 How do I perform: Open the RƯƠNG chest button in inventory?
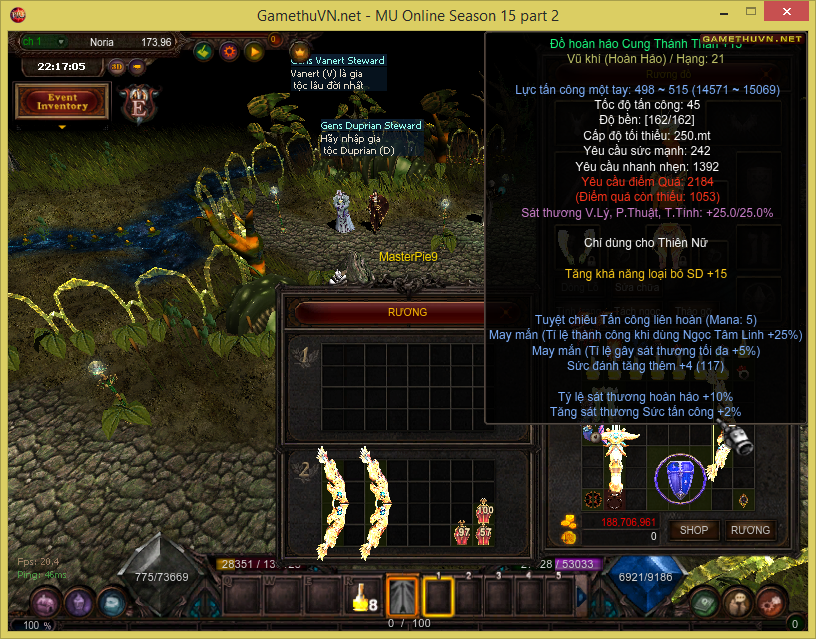[x=750, y=530]
